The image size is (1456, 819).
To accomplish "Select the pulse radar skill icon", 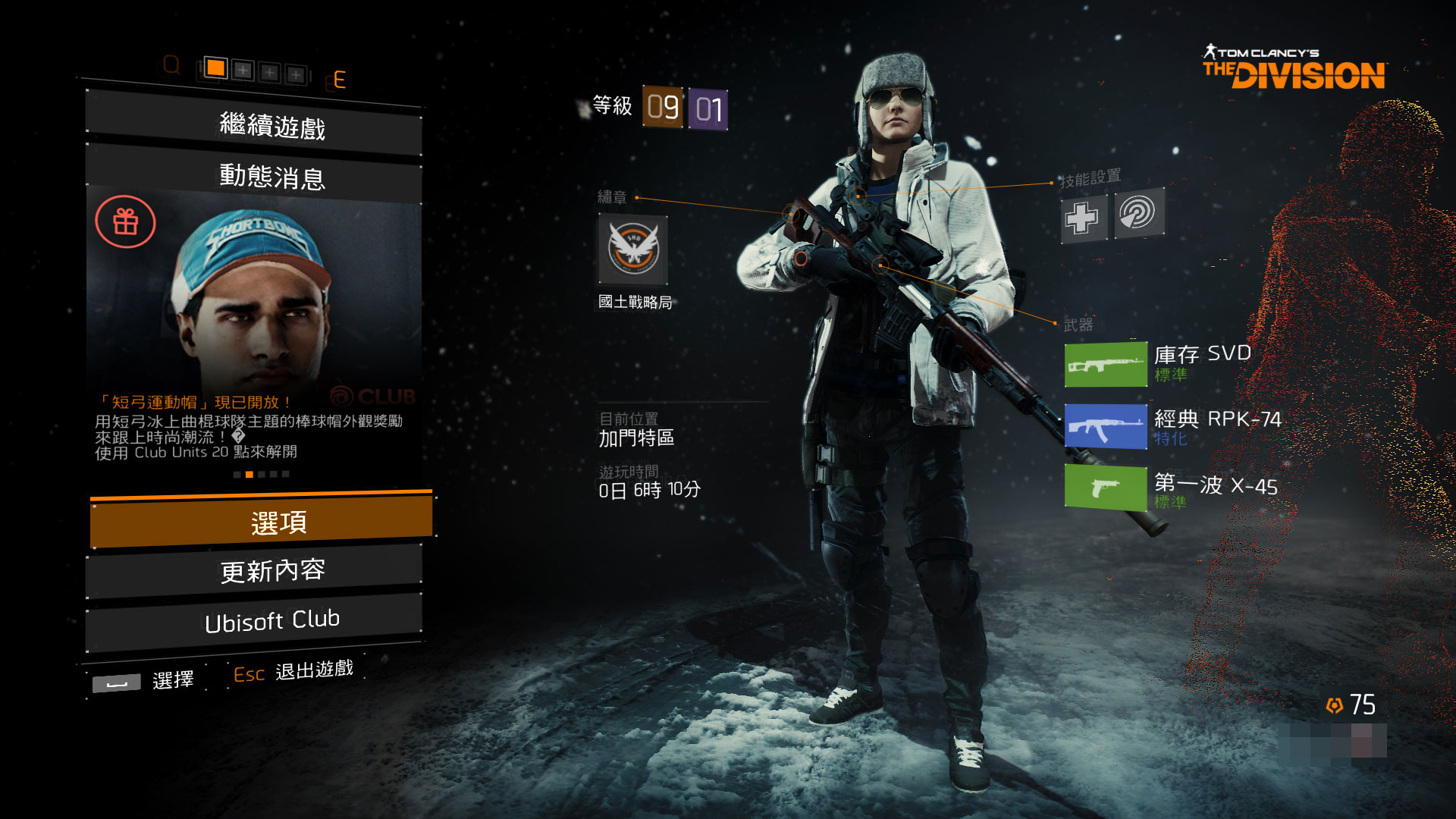I will pos(1137,213).
